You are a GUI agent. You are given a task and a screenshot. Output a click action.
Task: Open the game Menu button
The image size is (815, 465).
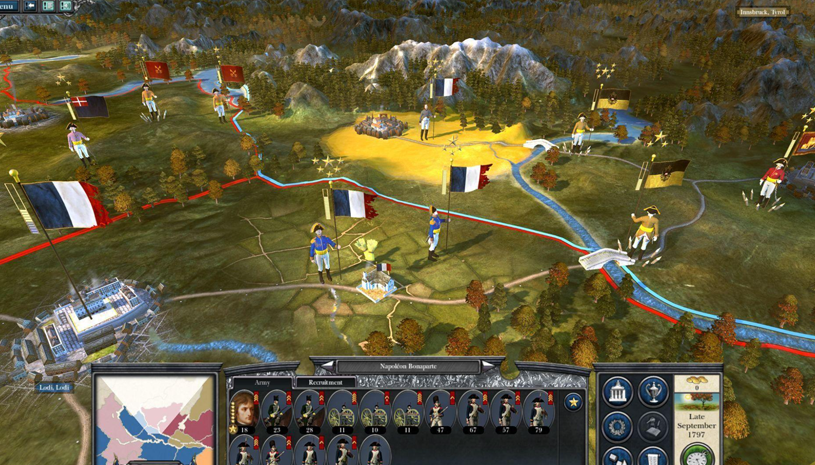(8, 5)
